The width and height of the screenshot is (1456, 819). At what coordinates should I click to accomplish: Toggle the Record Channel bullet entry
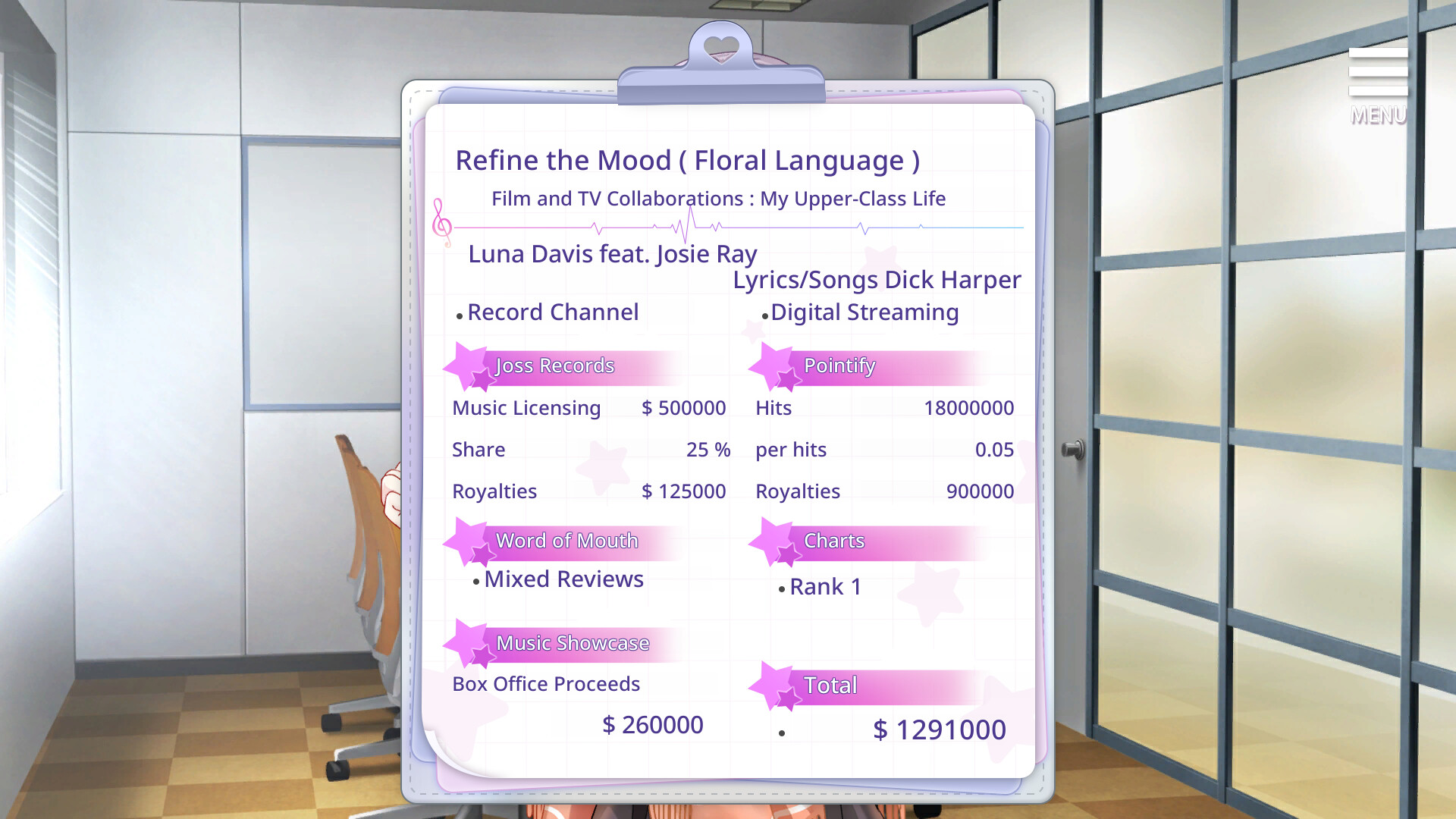[553, 312]
